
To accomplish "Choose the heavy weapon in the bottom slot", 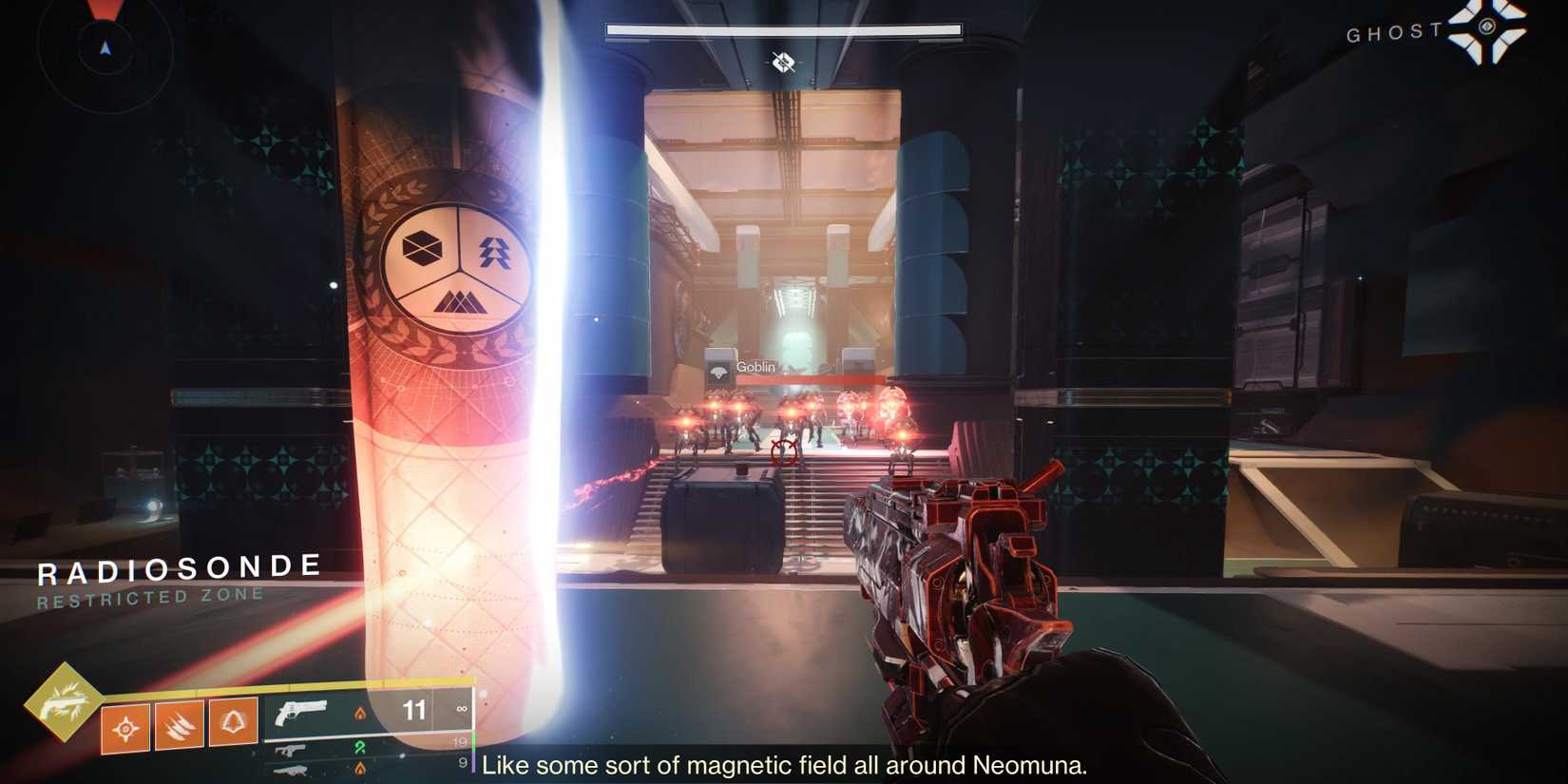I will 291,770.
